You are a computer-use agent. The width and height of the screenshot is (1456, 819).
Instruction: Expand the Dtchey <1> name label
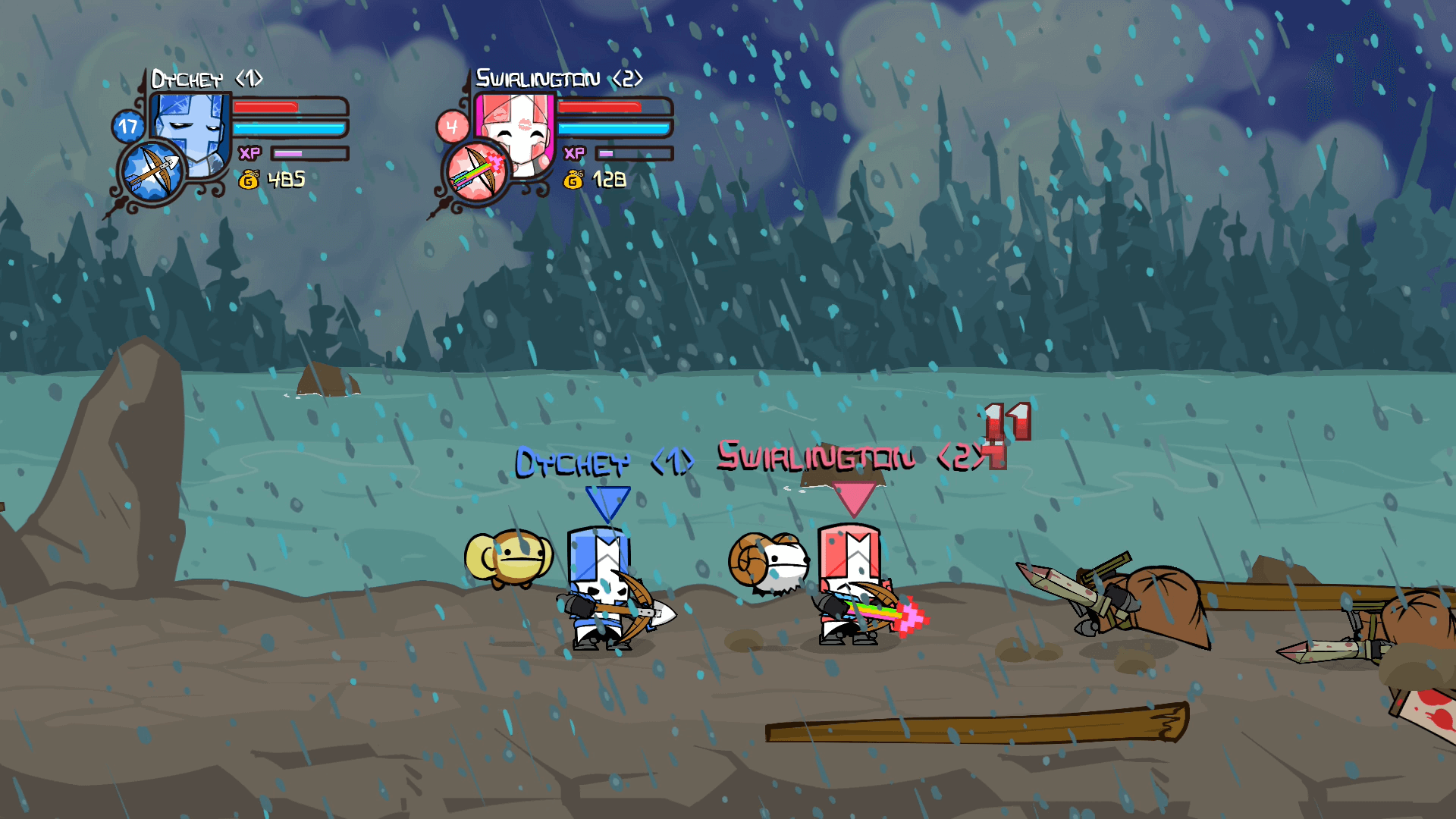coord(206,78)
